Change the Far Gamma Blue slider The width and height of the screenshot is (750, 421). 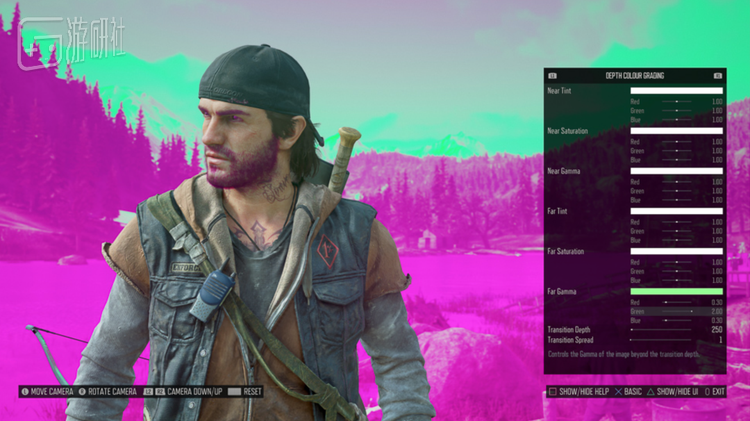pos(676,320)
